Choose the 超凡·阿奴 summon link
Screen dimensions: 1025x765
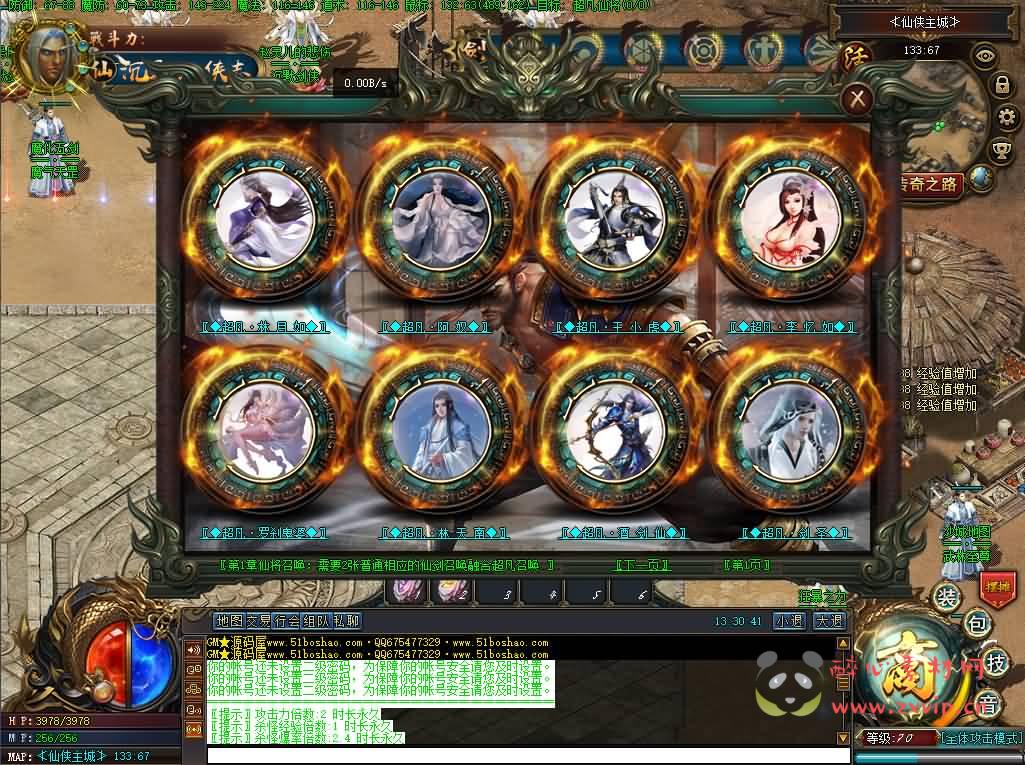(x=434, y=327)
